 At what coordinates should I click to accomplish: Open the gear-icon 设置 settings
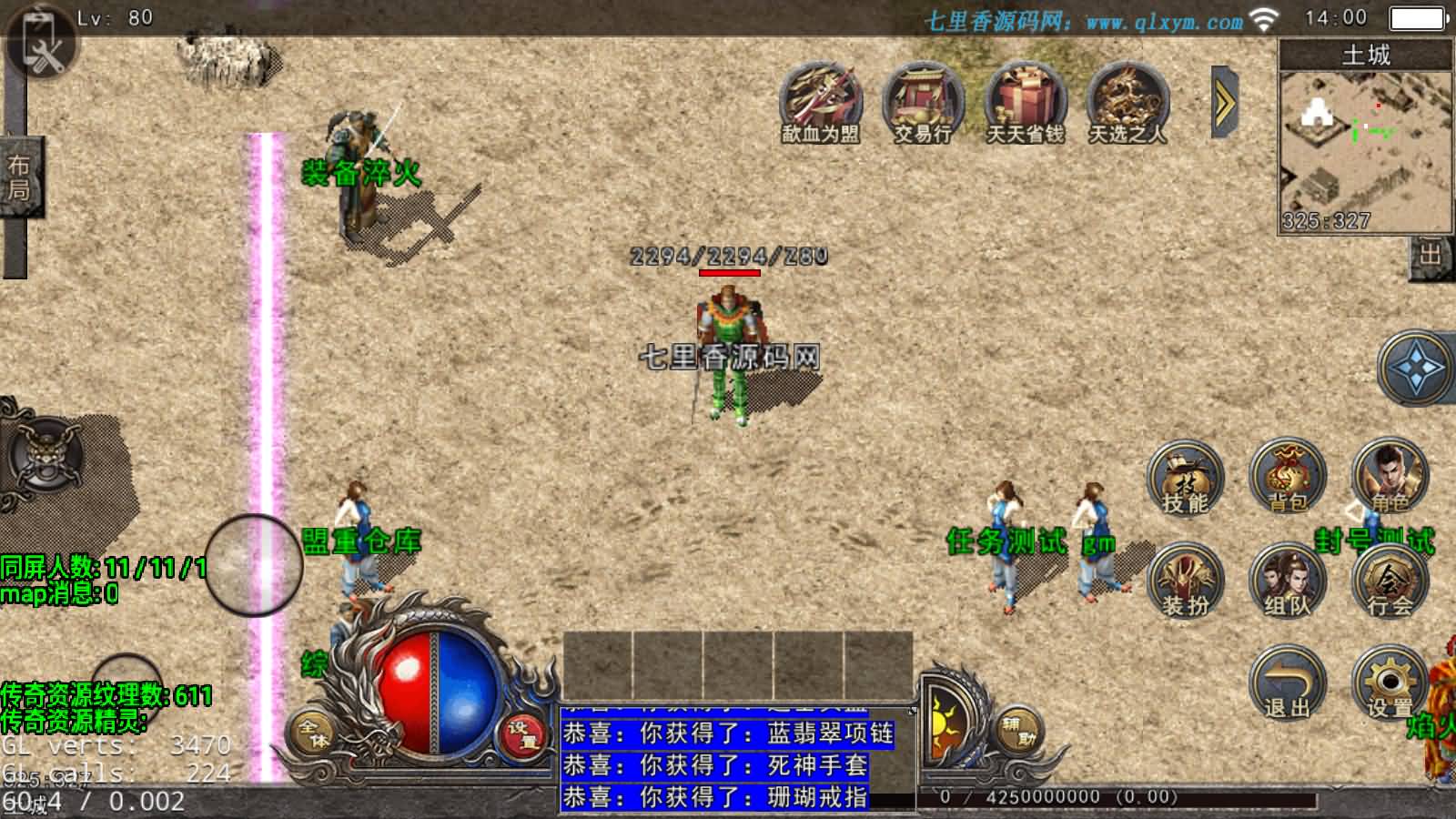coord(1390,684)
